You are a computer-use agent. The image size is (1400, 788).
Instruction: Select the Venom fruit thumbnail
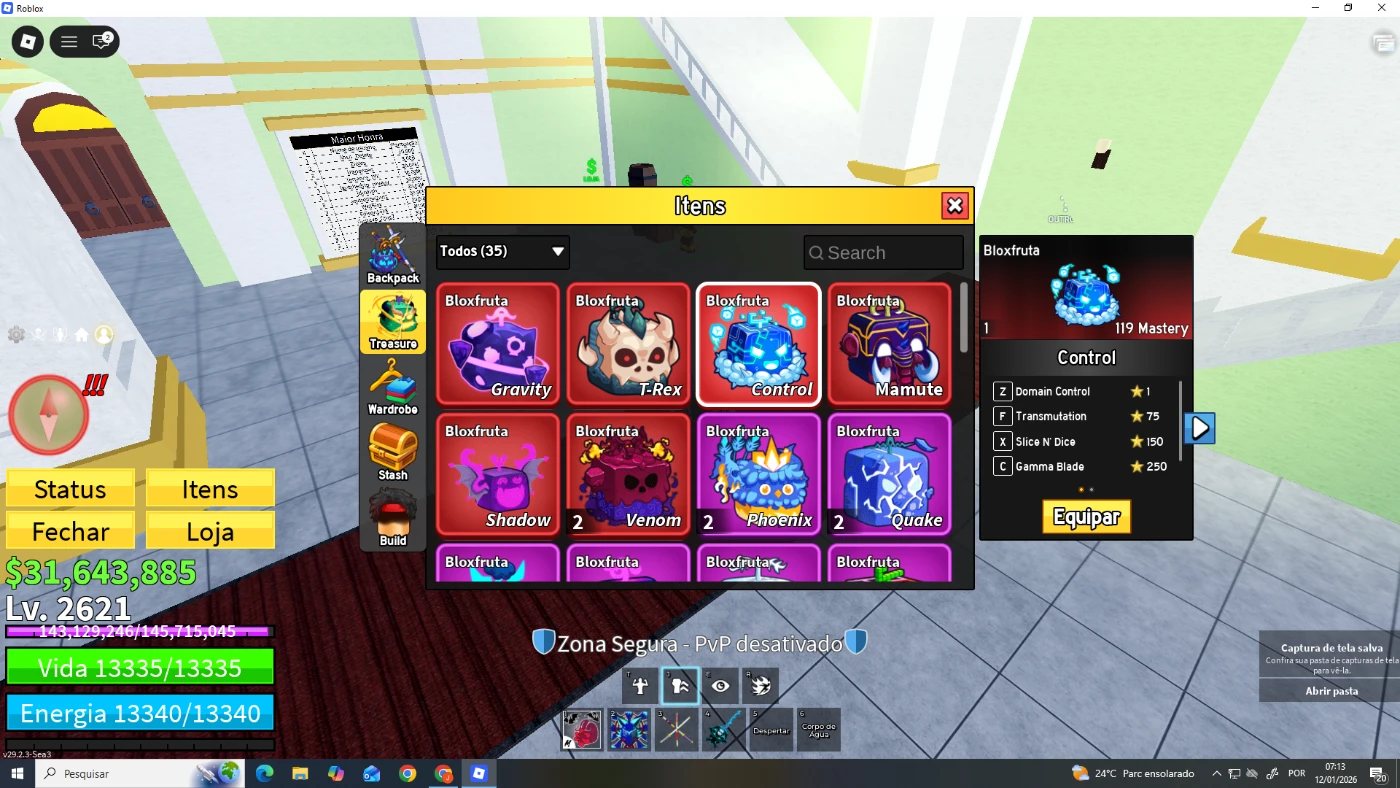tap(628, 474)
